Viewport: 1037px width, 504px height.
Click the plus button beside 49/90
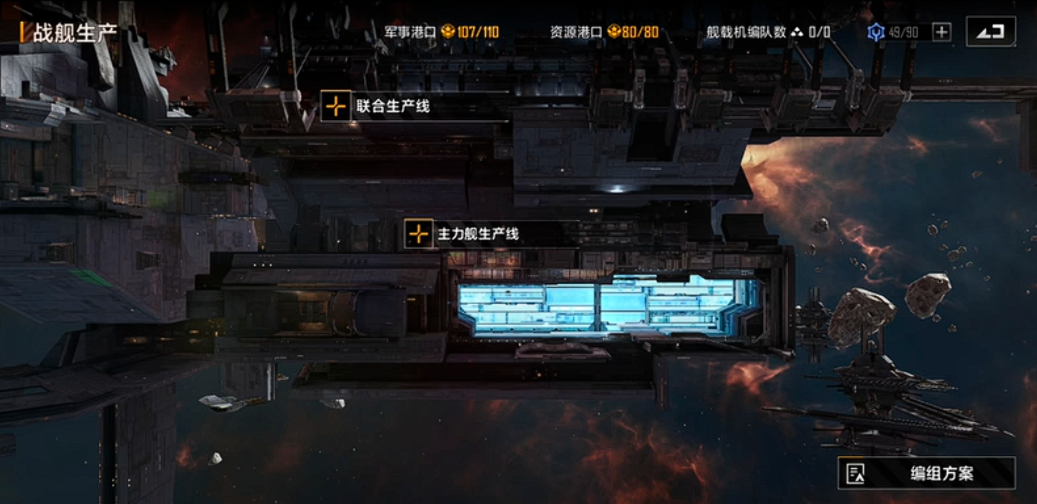941,32
